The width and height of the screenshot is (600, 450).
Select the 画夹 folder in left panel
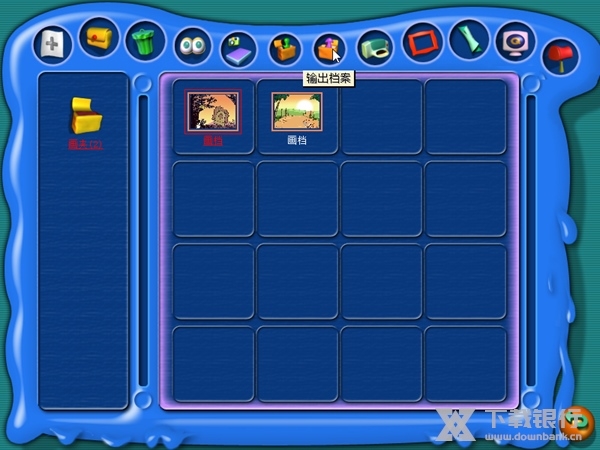point(85,118)
